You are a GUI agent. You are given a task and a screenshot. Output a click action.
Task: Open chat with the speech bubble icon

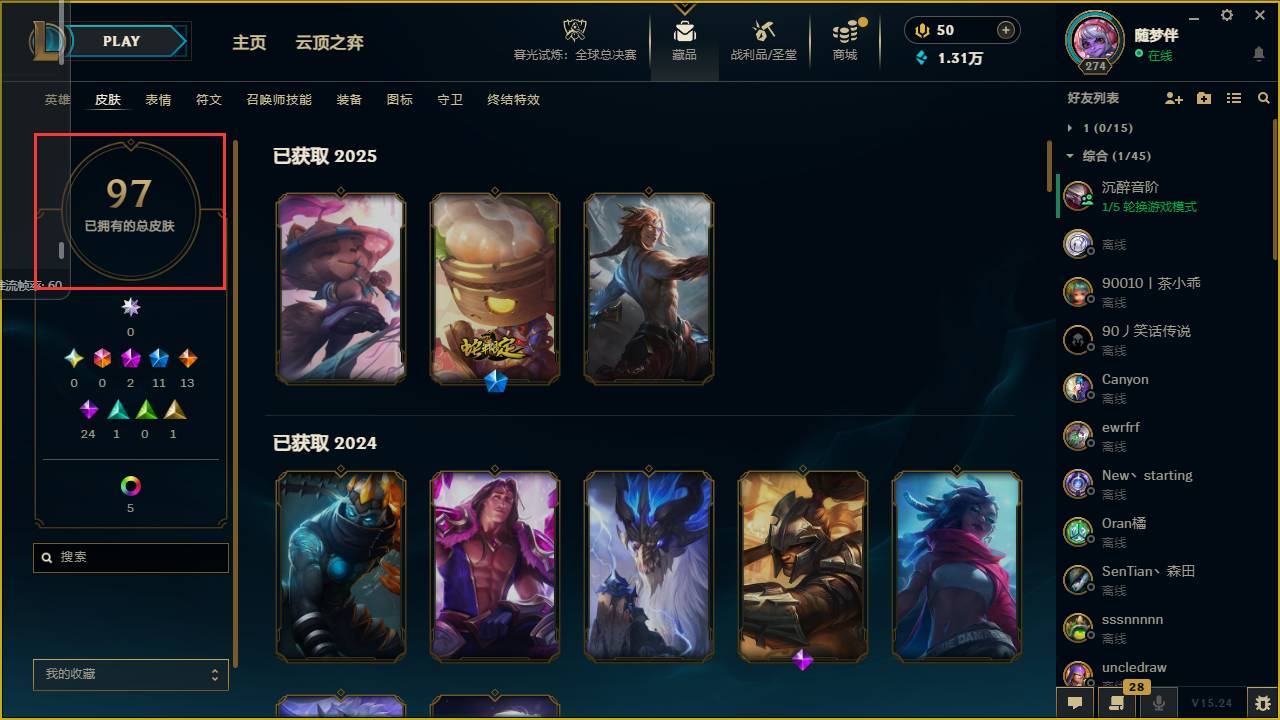(x=1073, y=700)
